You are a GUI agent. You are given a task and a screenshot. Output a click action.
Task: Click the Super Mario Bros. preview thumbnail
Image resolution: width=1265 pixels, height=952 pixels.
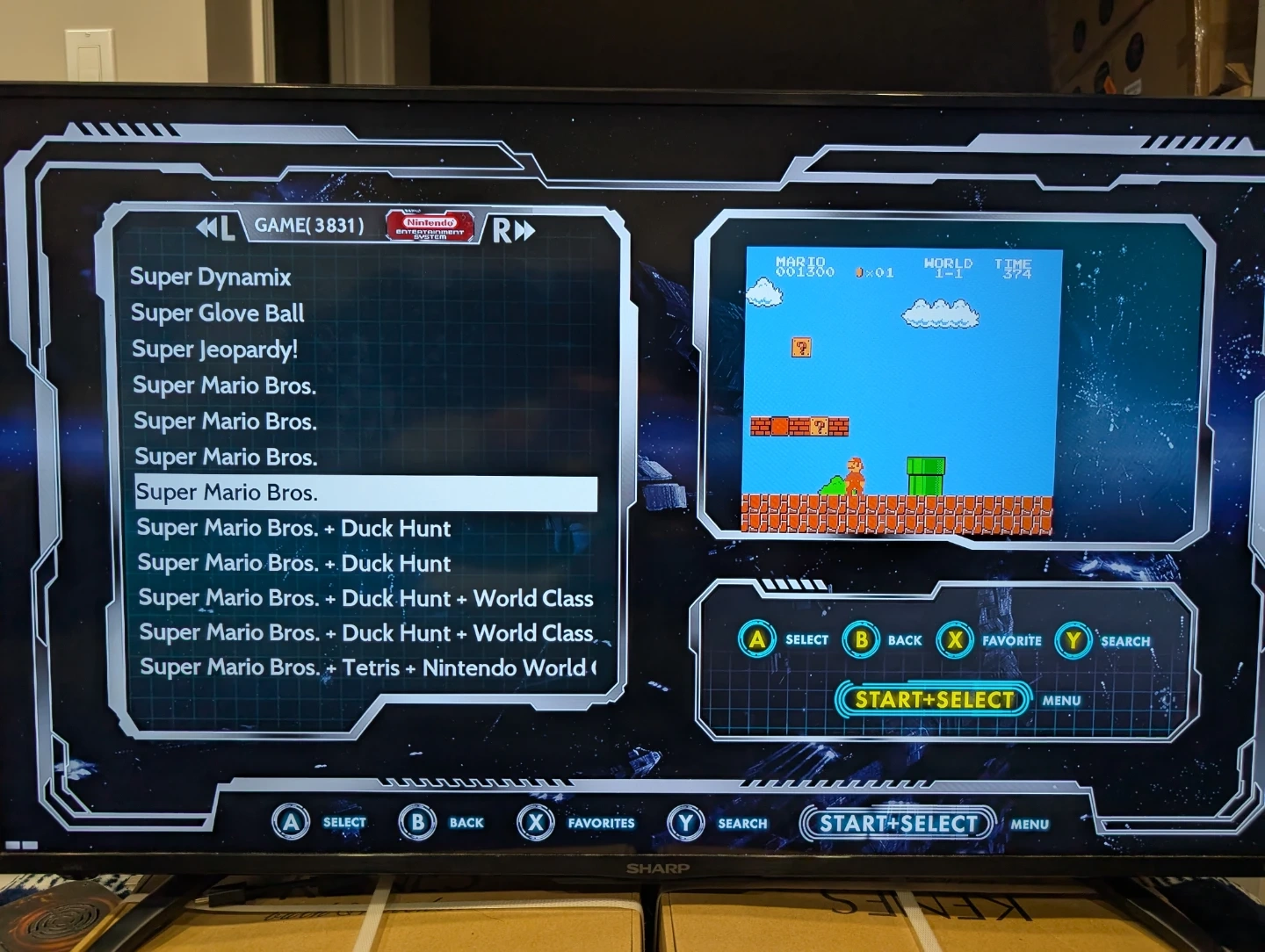[x=900, y=391]
